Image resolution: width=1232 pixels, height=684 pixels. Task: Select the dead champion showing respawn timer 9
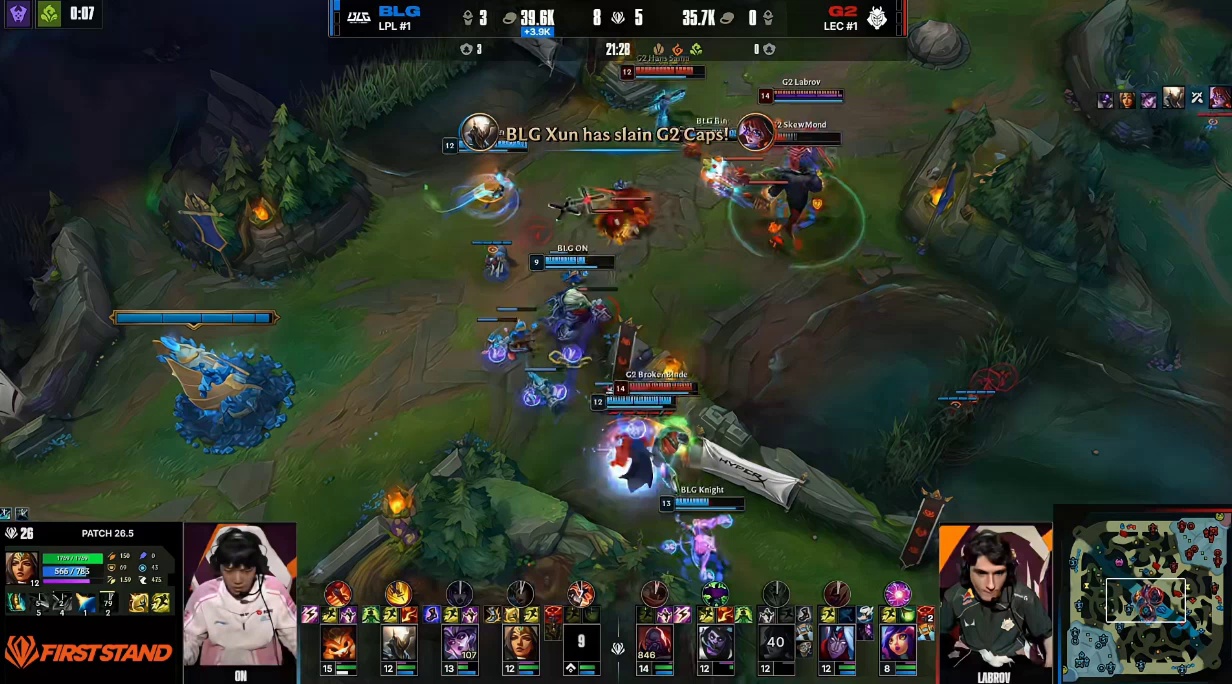[x=581, y=642]
